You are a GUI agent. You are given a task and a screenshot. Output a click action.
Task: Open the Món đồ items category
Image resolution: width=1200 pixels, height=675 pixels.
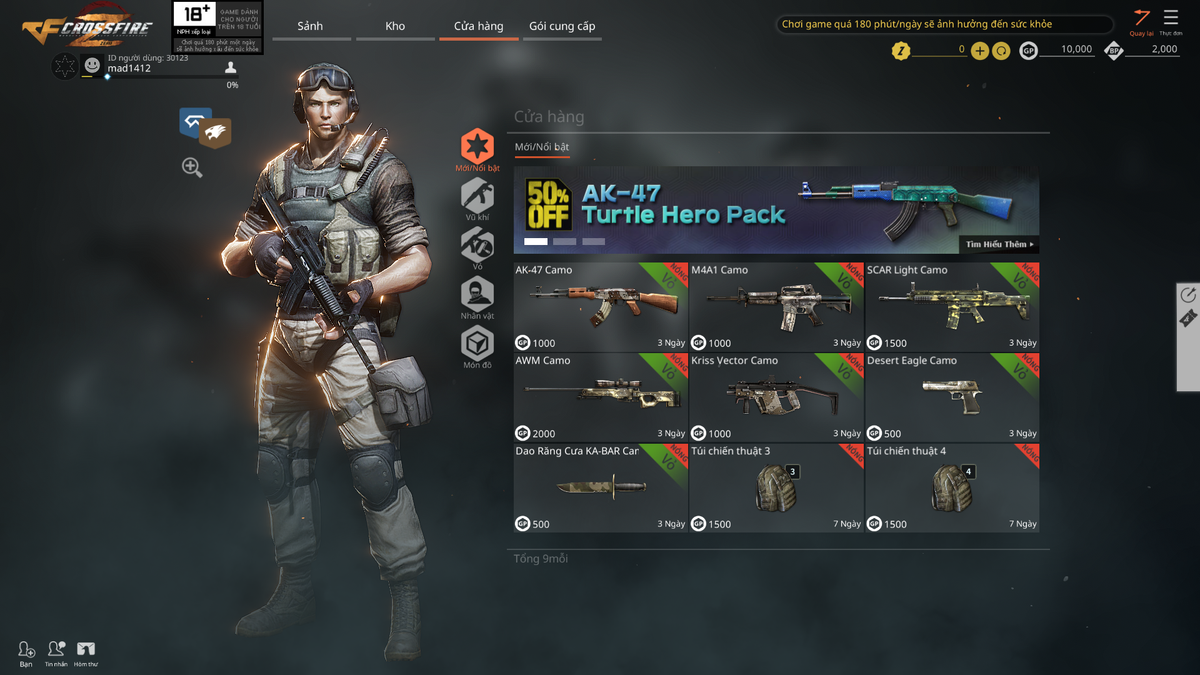(477, 347)
